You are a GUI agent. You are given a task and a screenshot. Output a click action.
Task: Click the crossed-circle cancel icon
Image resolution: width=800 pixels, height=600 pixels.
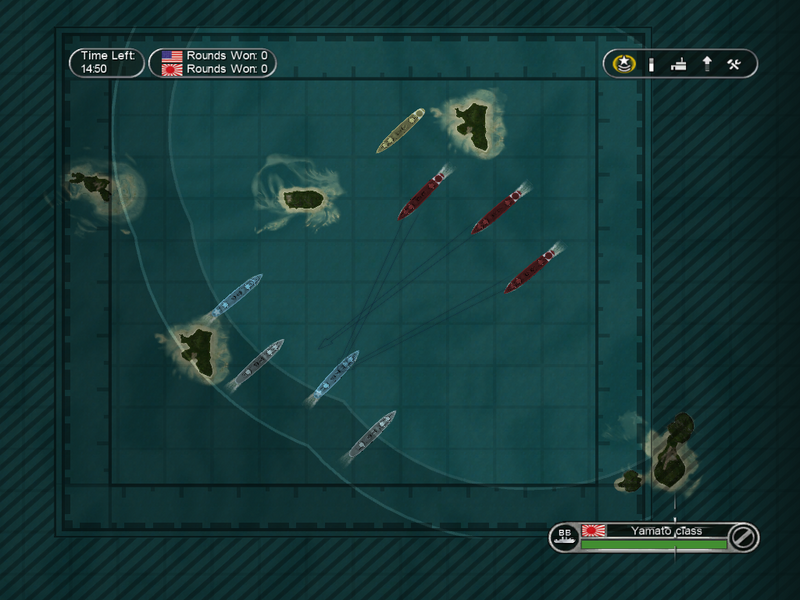tap(743, 537)
